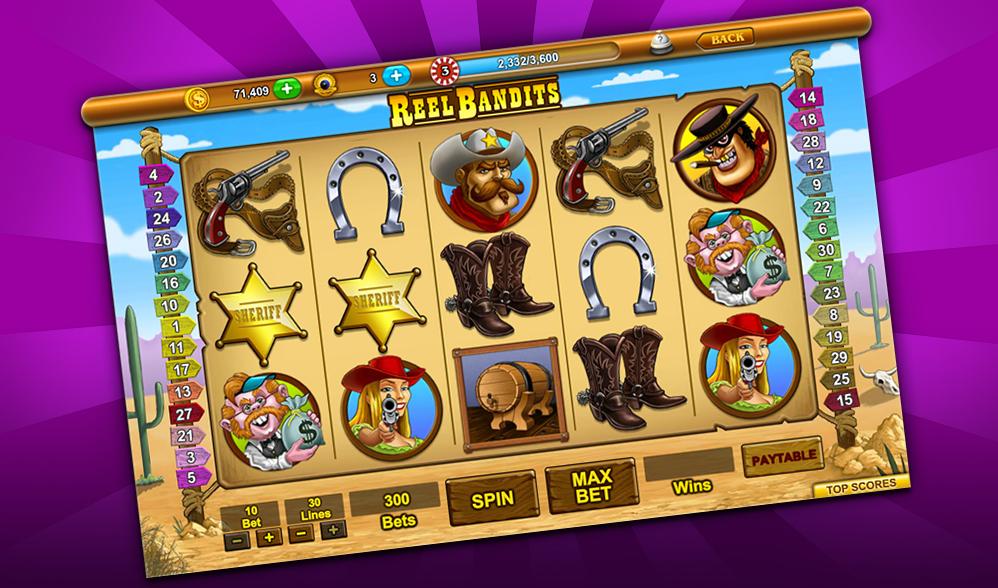
Task: Decrease the Bet amount
Action: [x=236, y=538]
